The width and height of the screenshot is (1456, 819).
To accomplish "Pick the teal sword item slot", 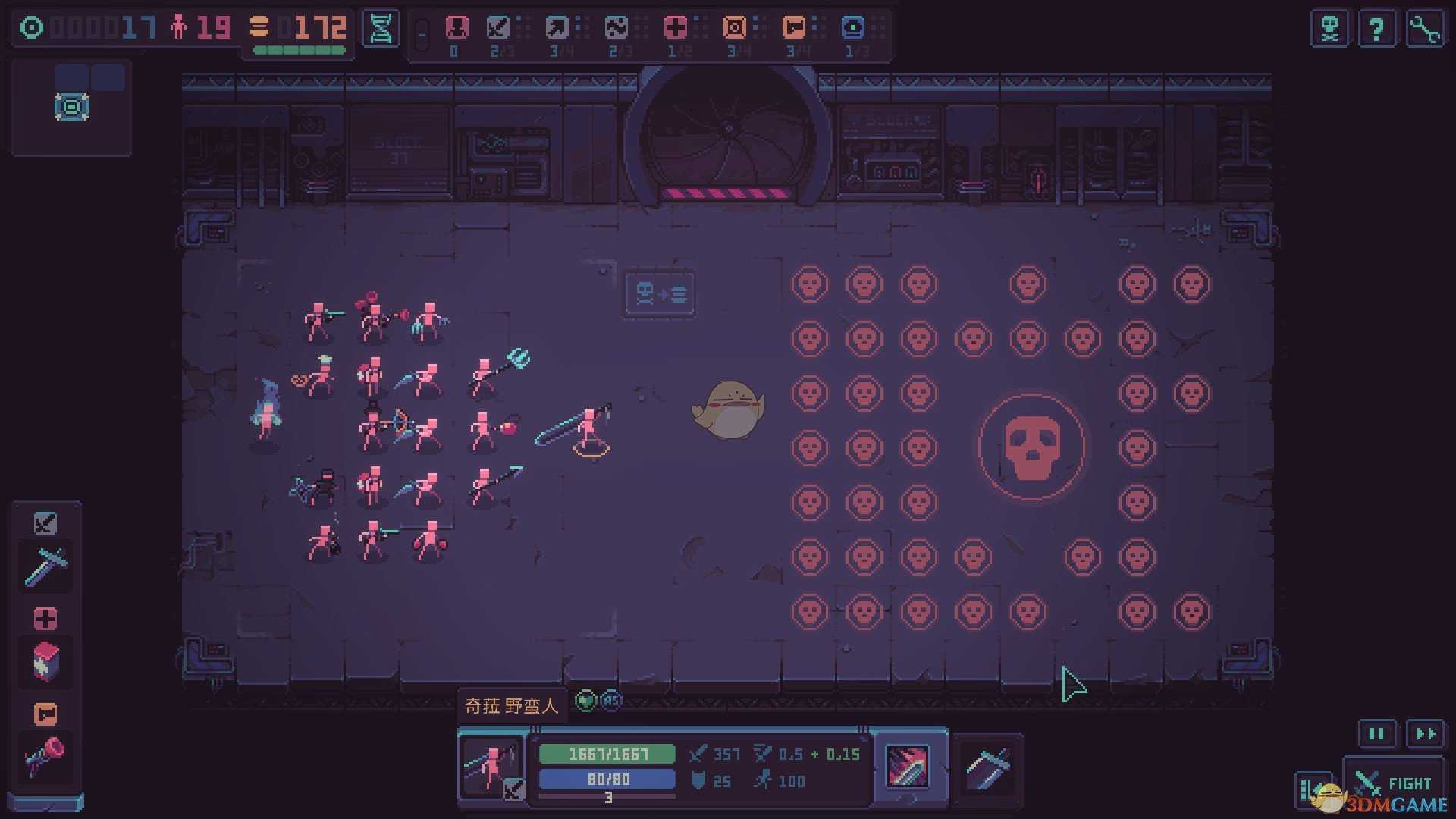I will tap(45, 566).
